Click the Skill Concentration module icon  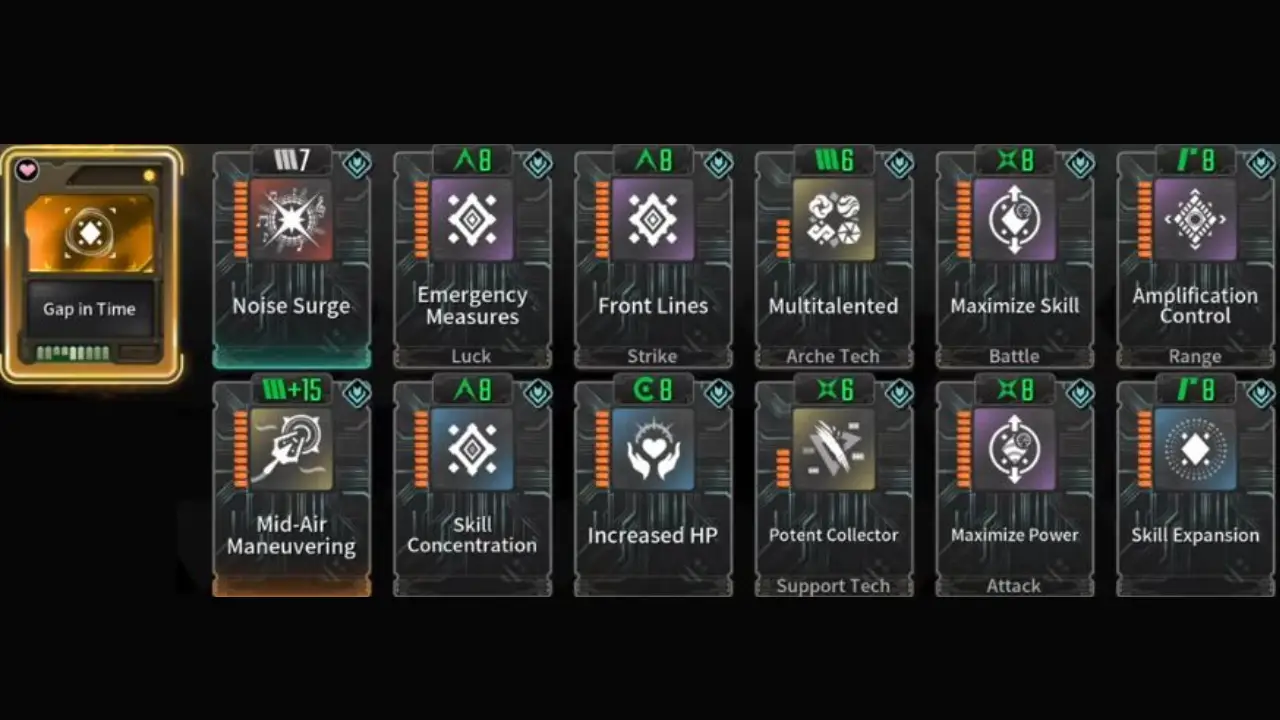coord(472,450)
